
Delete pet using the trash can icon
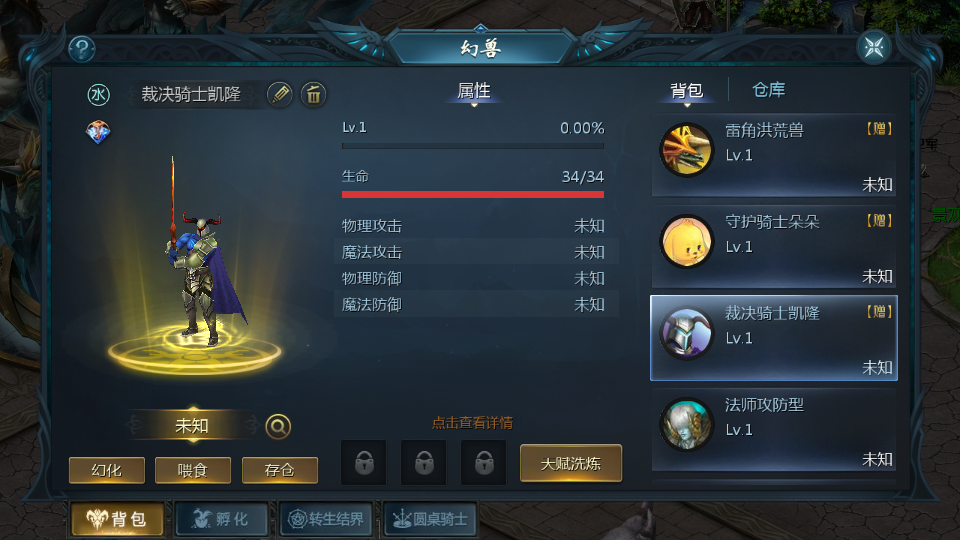pos(313,94)
